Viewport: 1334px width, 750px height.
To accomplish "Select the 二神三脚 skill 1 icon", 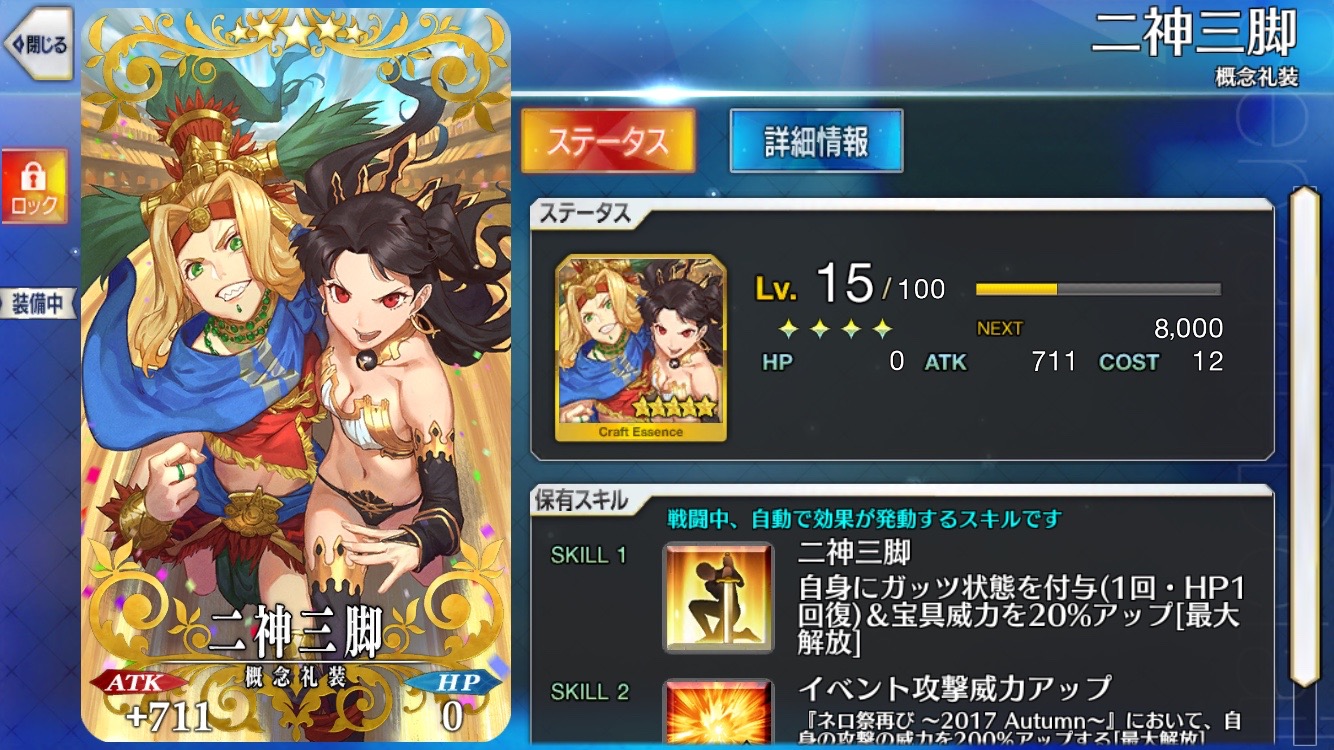I will [717, 595].
